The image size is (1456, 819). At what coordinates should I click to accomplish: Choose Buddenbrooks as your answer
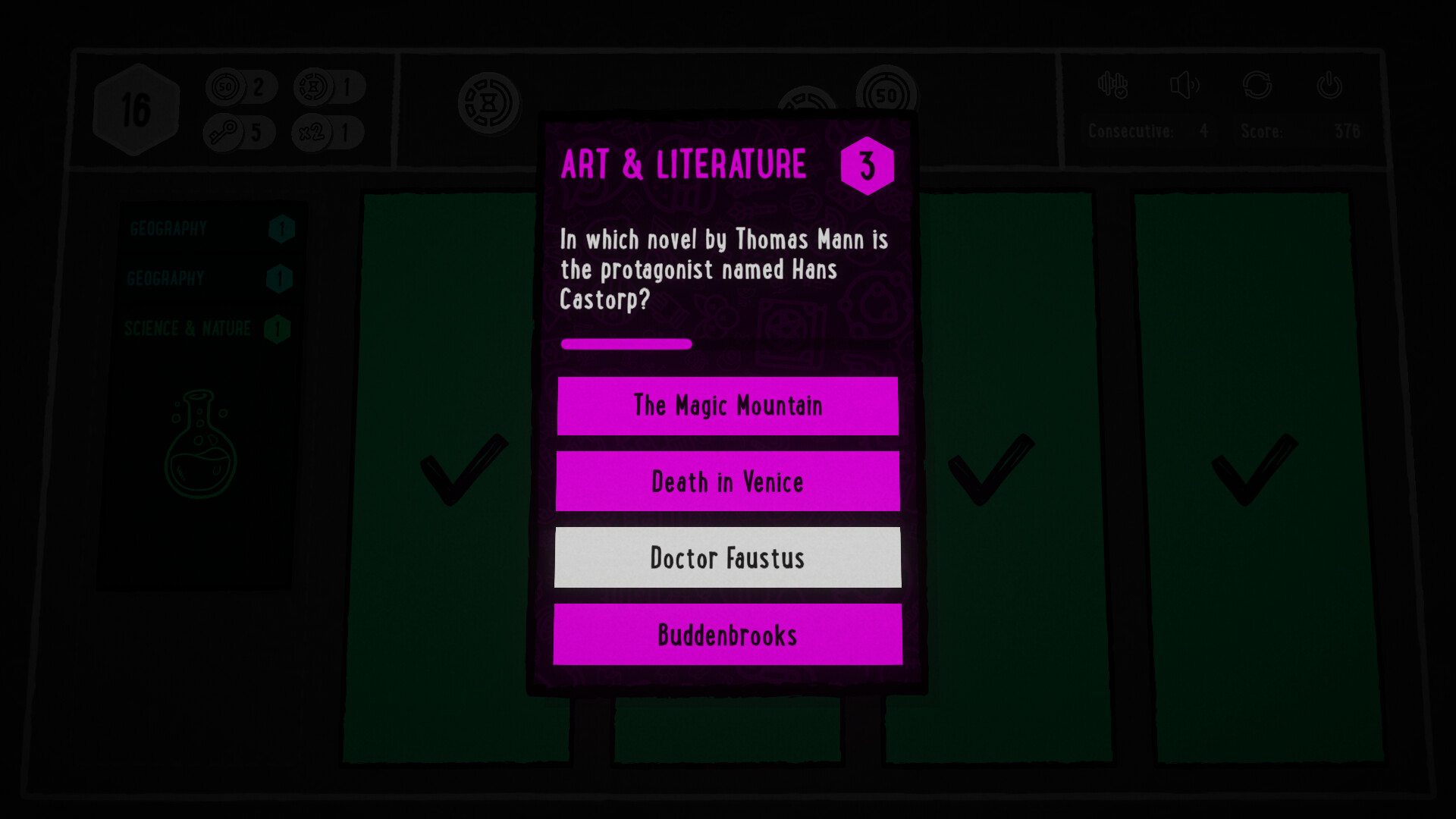pos(727,635)
